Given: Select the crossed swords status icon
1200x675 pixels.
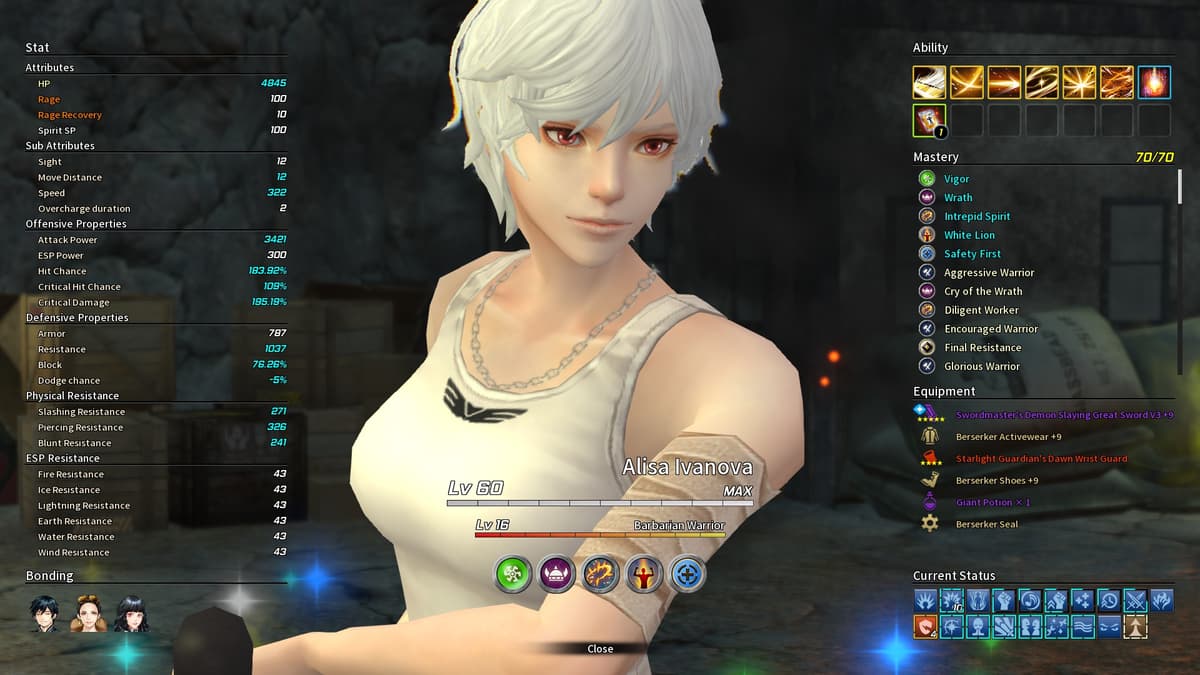Looking at the screenshot, I should pyautogui.click(x=1135, y=600).
